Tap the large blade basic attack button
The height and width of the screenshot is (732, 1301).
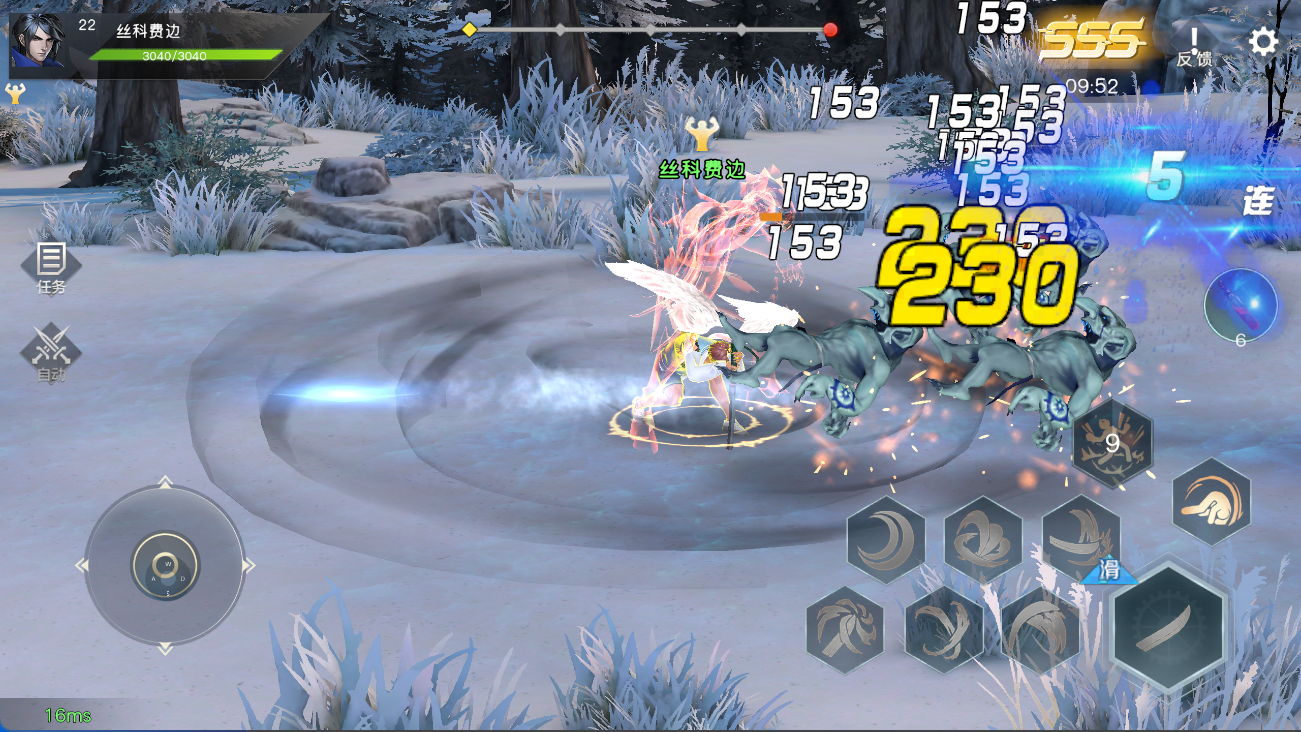(1169, 625)
